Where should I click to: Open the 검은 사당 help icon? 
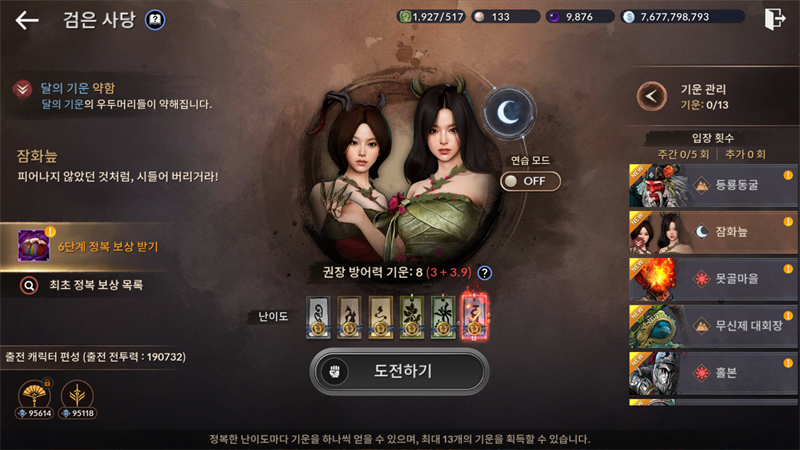[x=155, y=20]
